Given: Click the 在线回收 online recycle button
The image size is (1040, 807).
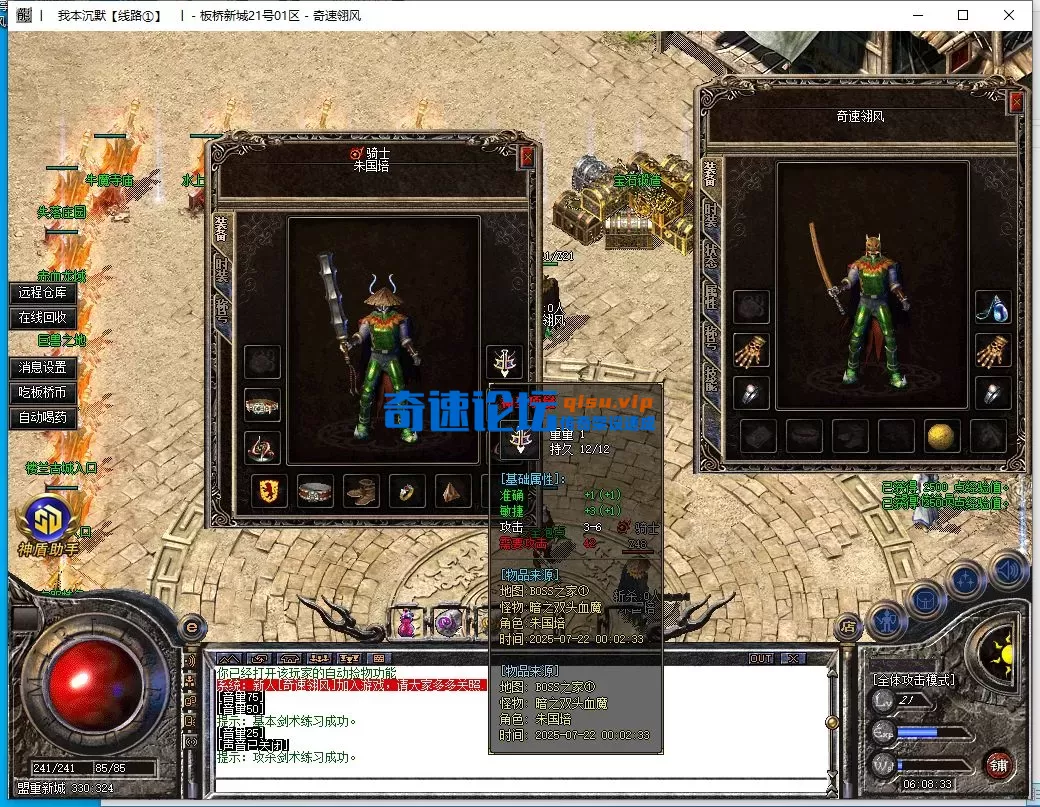Looking at the screenshot, I should 42,318.
